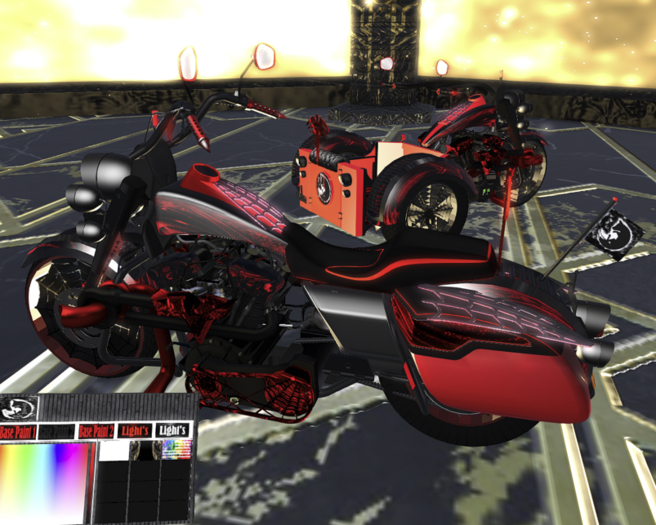Select the Base Paint 1 tab
This screenshot has height=525, width=656.
tap(18, 431)
